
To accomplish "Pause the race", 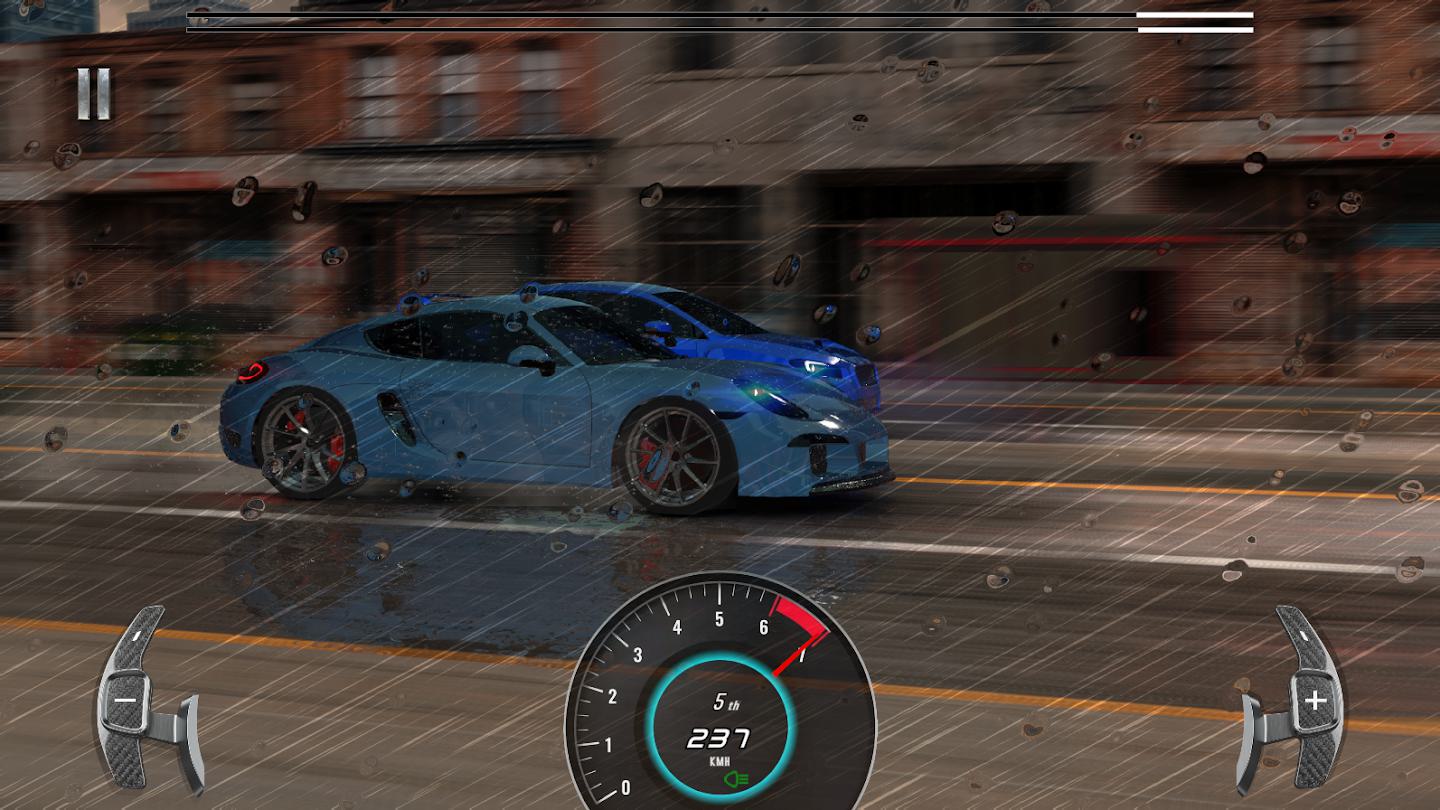I will pyautogui.click(x=94, y=95).
